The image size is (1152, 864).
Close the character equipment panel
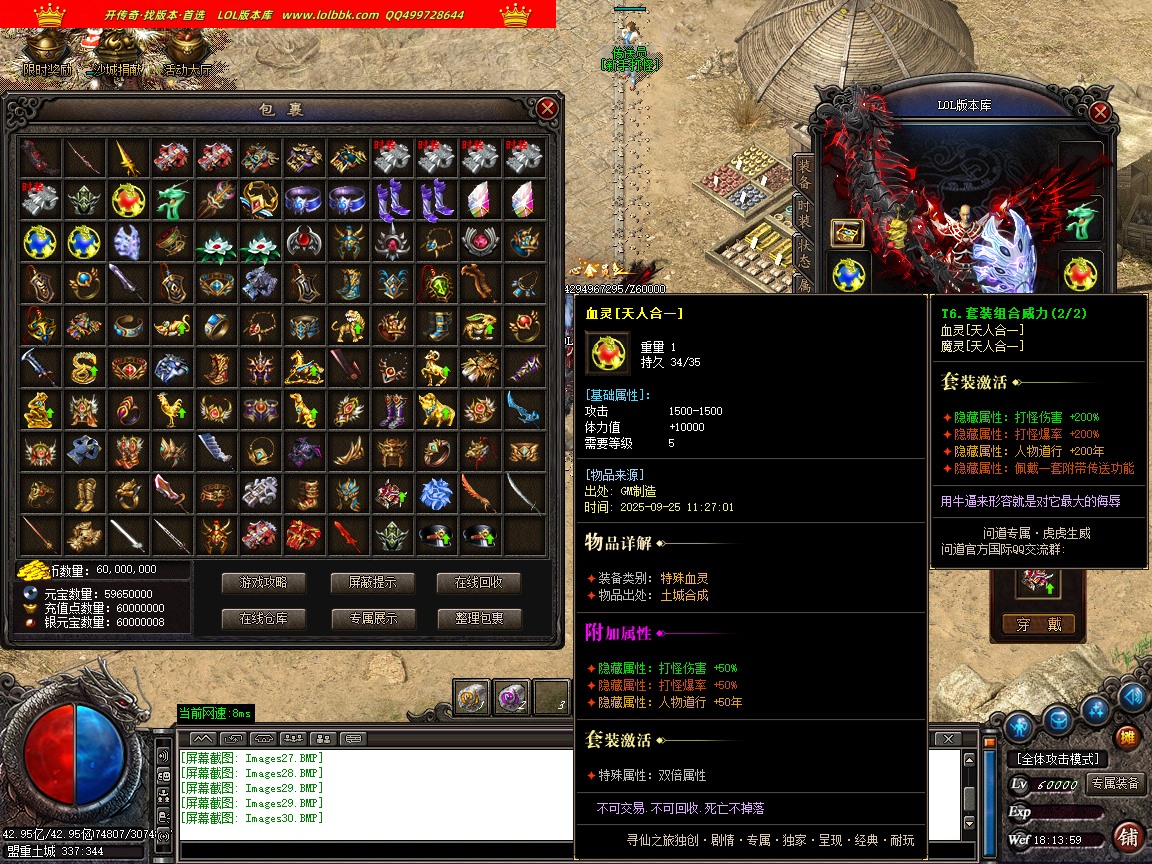pyautogui.click(x=1100, y=113)
